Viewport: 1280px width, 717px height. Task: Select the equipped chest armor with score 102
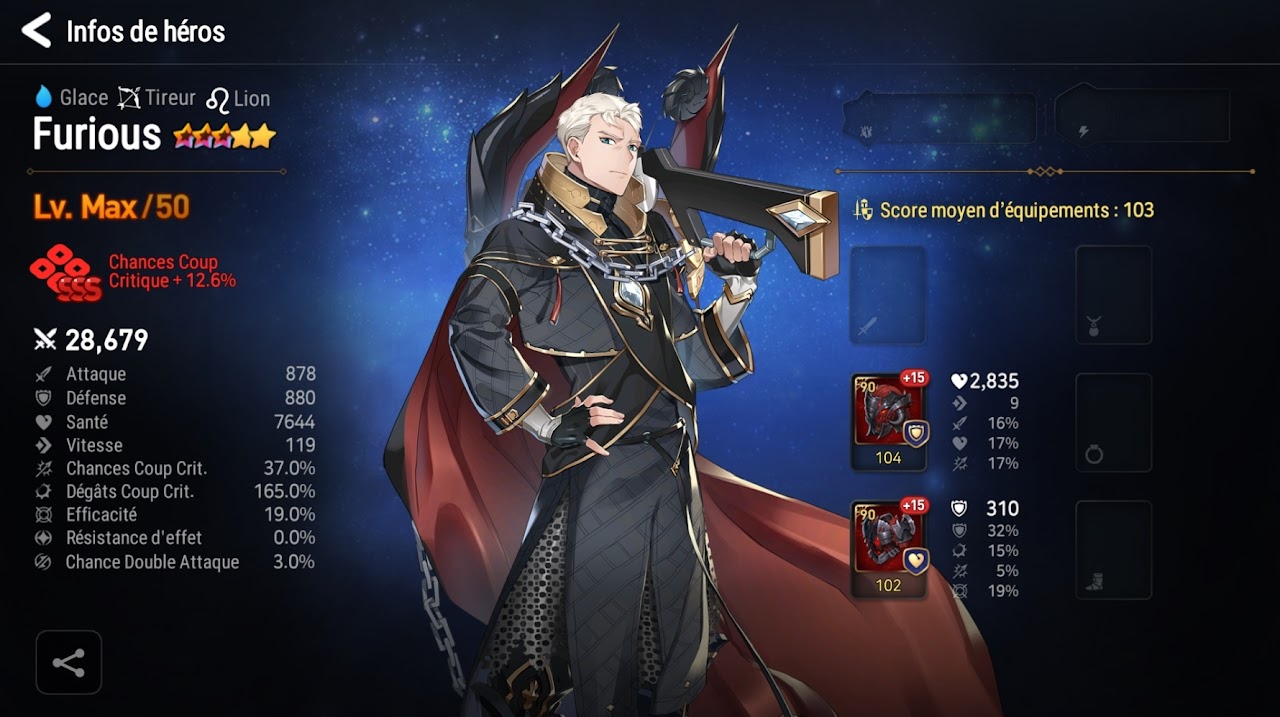(x=888, y=549)
